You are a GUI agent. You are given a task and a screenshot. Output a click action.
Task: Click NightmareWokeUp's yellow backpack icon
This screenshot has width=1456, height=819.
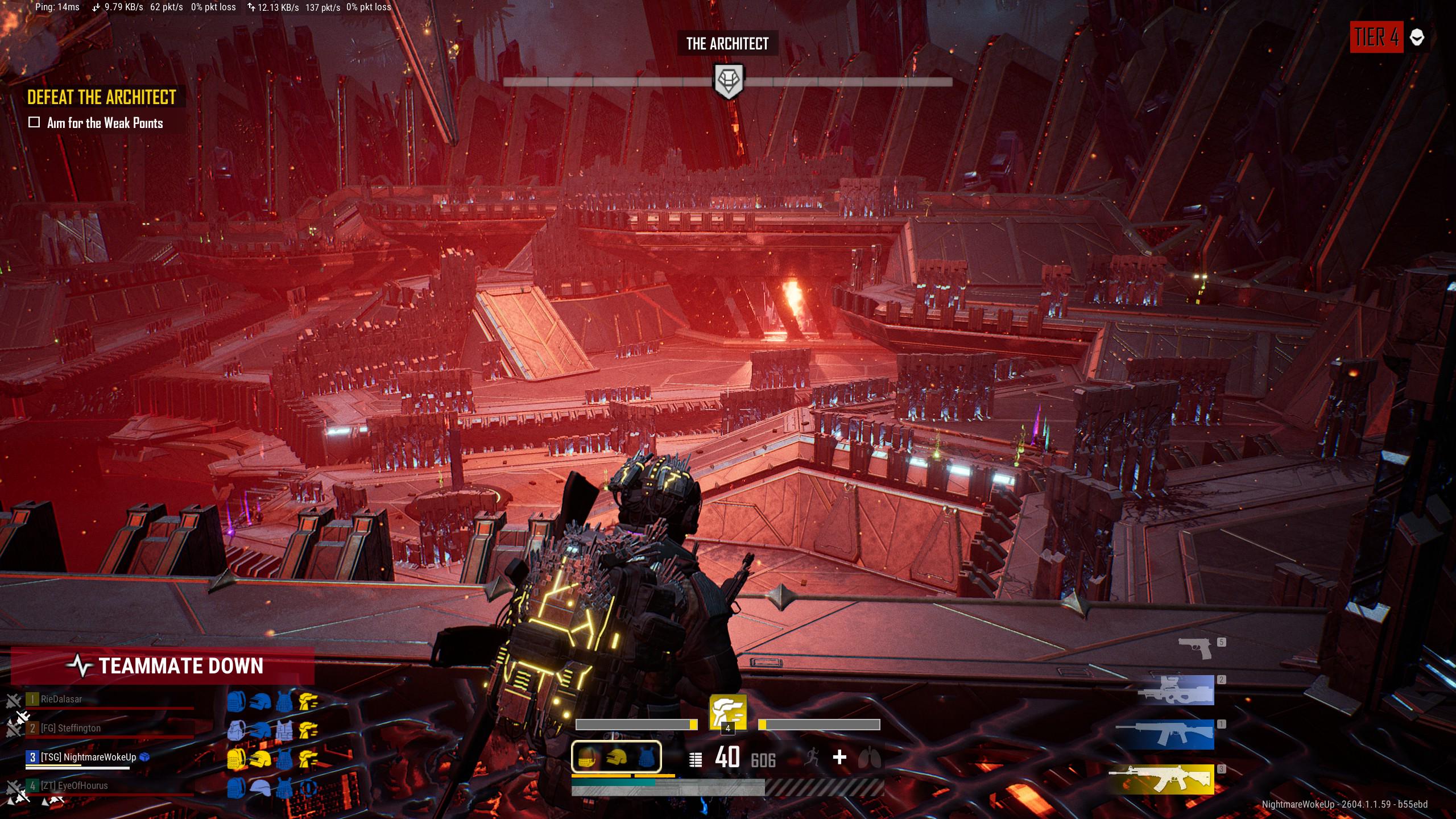point(236,759)
